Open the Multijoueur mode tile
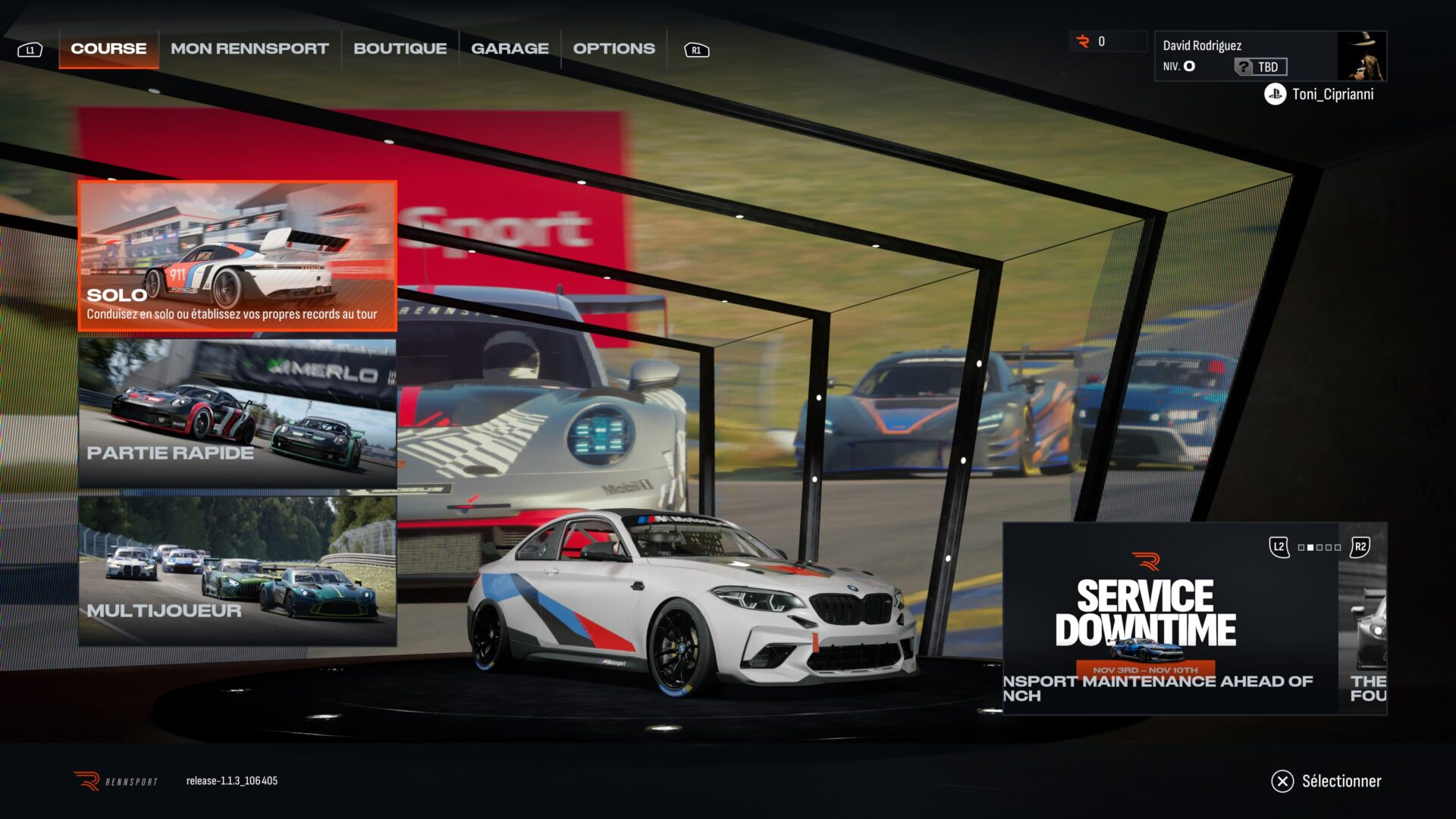The width and height of the screenshot is (1456, 819). 237,571
